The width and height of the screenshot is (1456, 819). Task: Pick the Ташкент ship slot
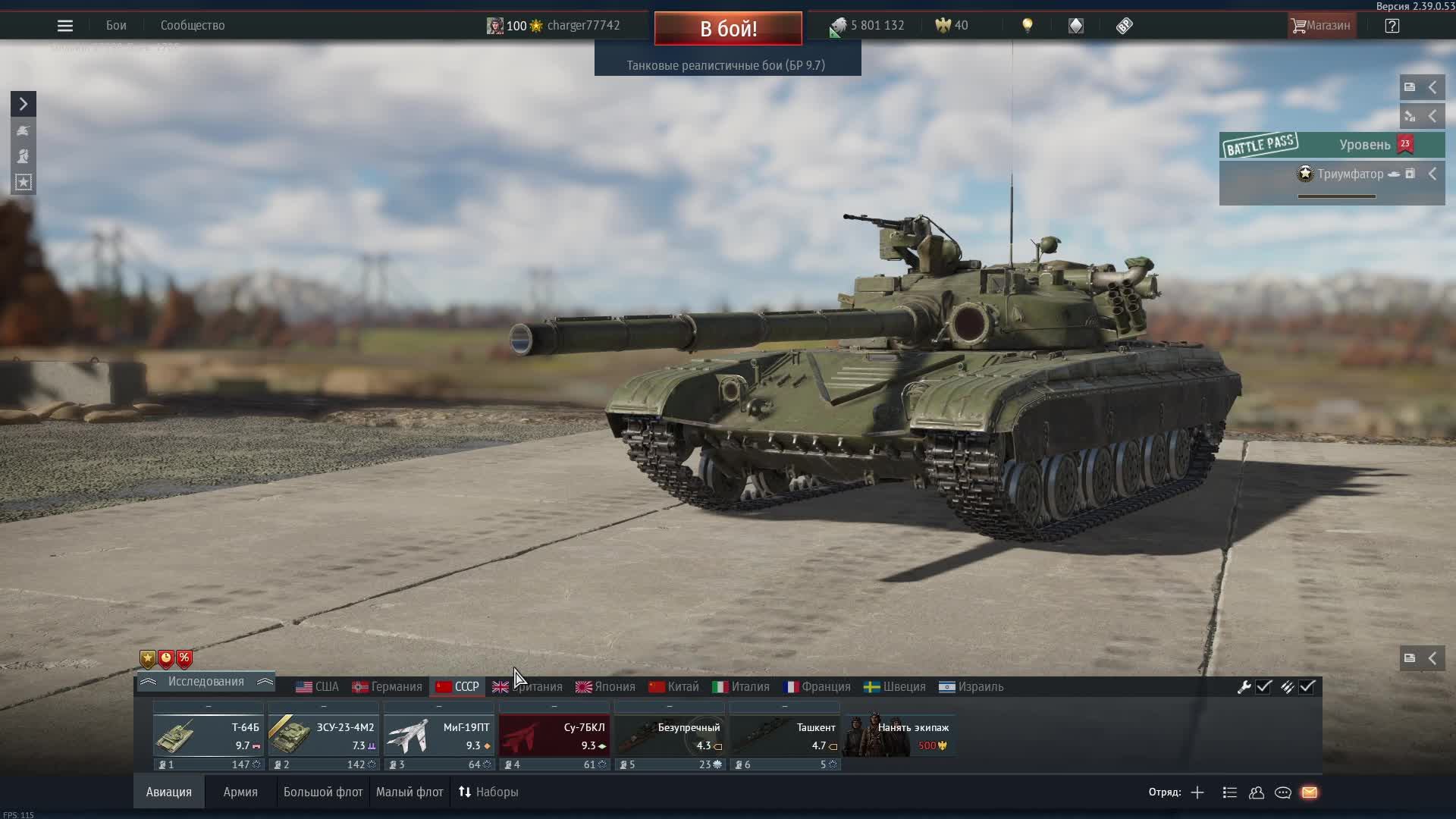pyautogui.click(x=784, y=736)
